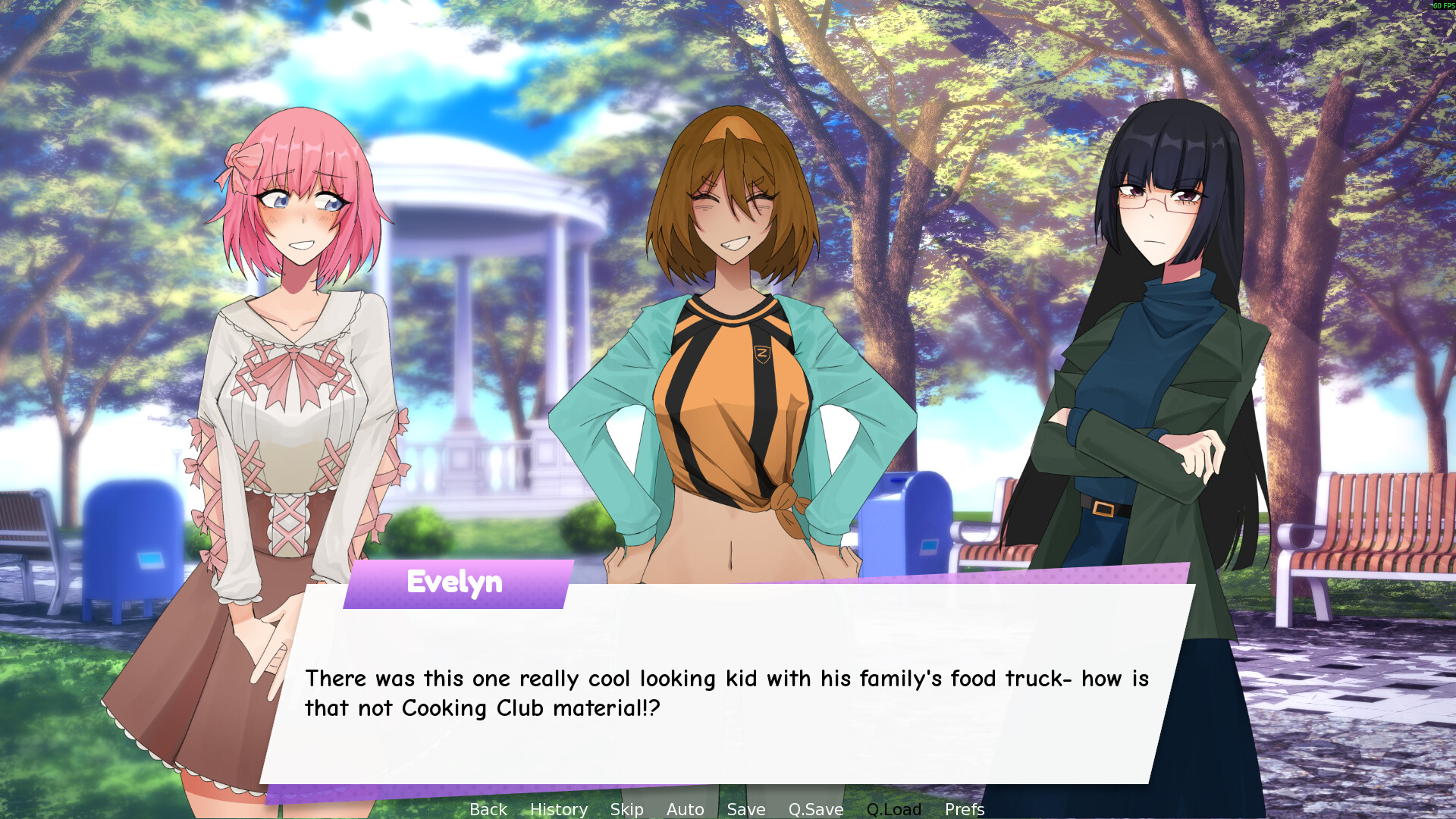Image resolution: width=1456 pixels, height=819 pixels.
Task: Click the Evelyn name box
Action: (453, 582)
